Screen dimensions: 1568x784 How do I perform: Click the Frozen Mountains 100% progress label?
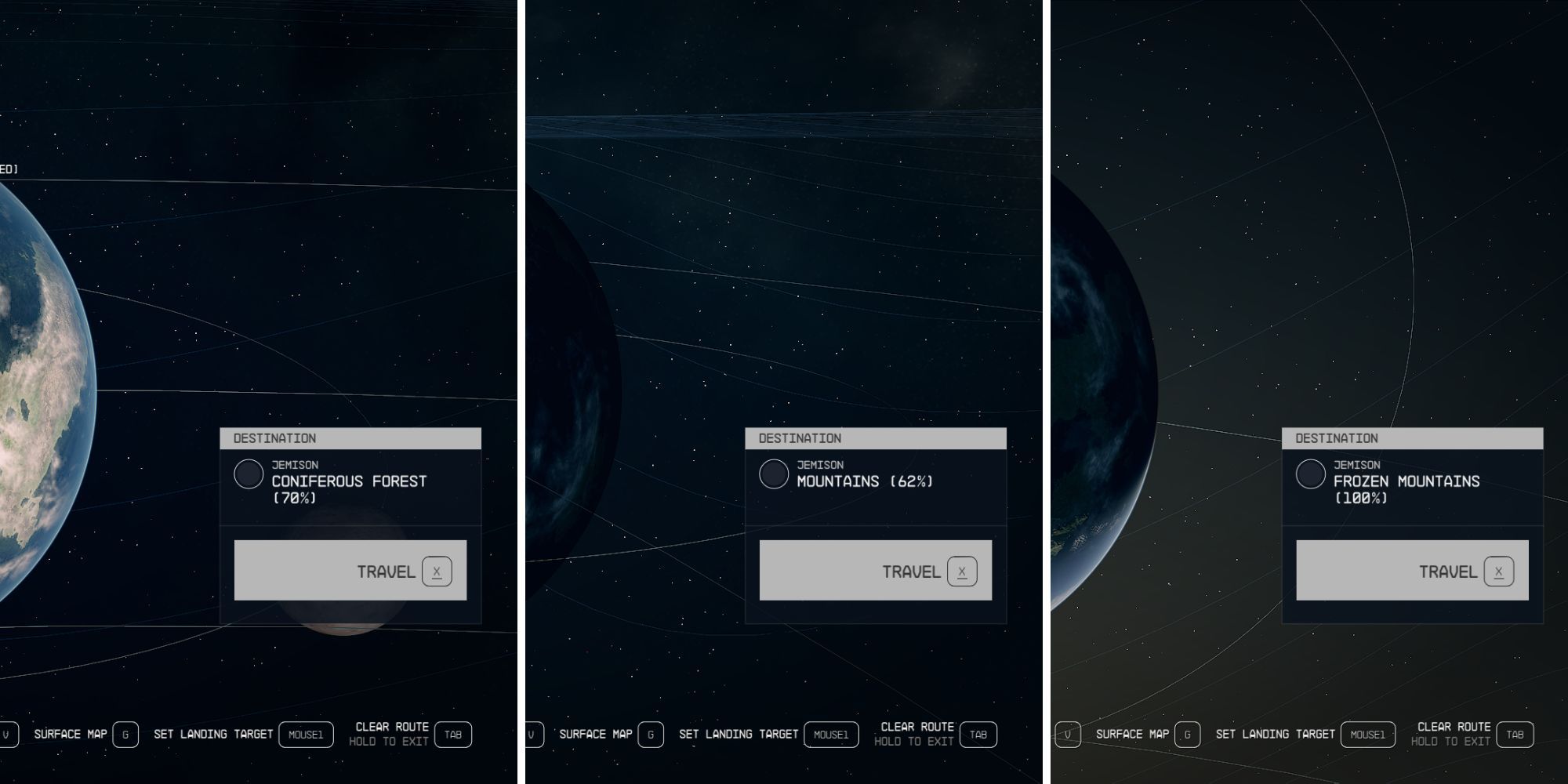(x=1363, y=497)
